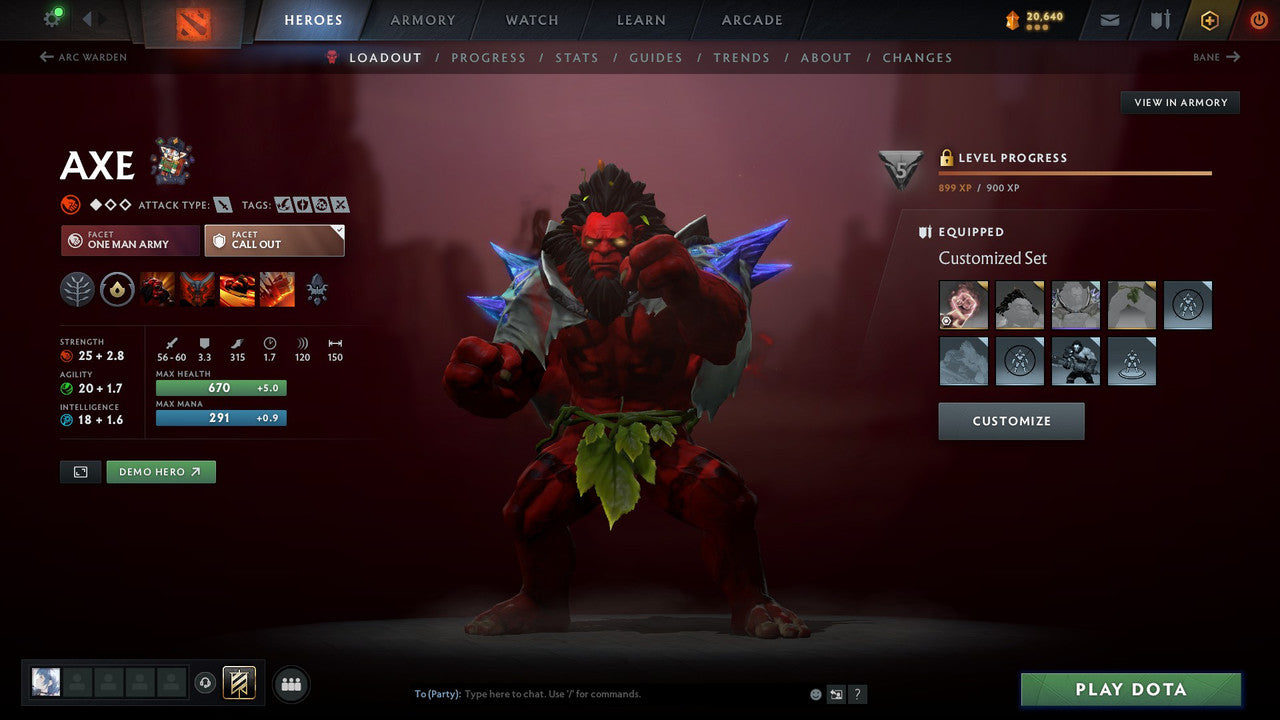This screenshot has height=720, width=1280.
Task: Click the melee attack type tag
Action: 222,203
